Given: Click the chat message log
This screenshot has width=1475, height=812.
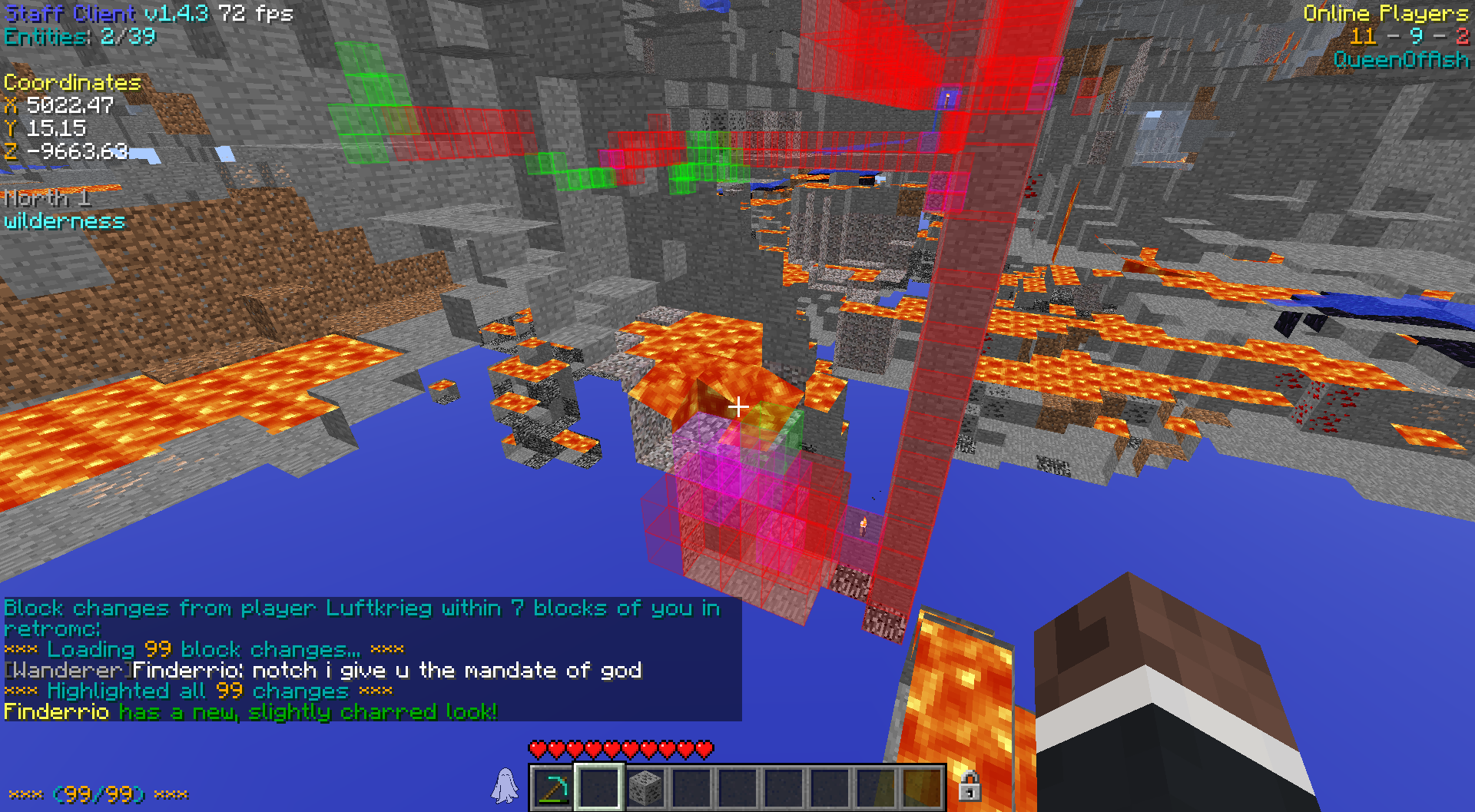Looking at the screenshot, I should pyautogui.click(x=372, y=659).
